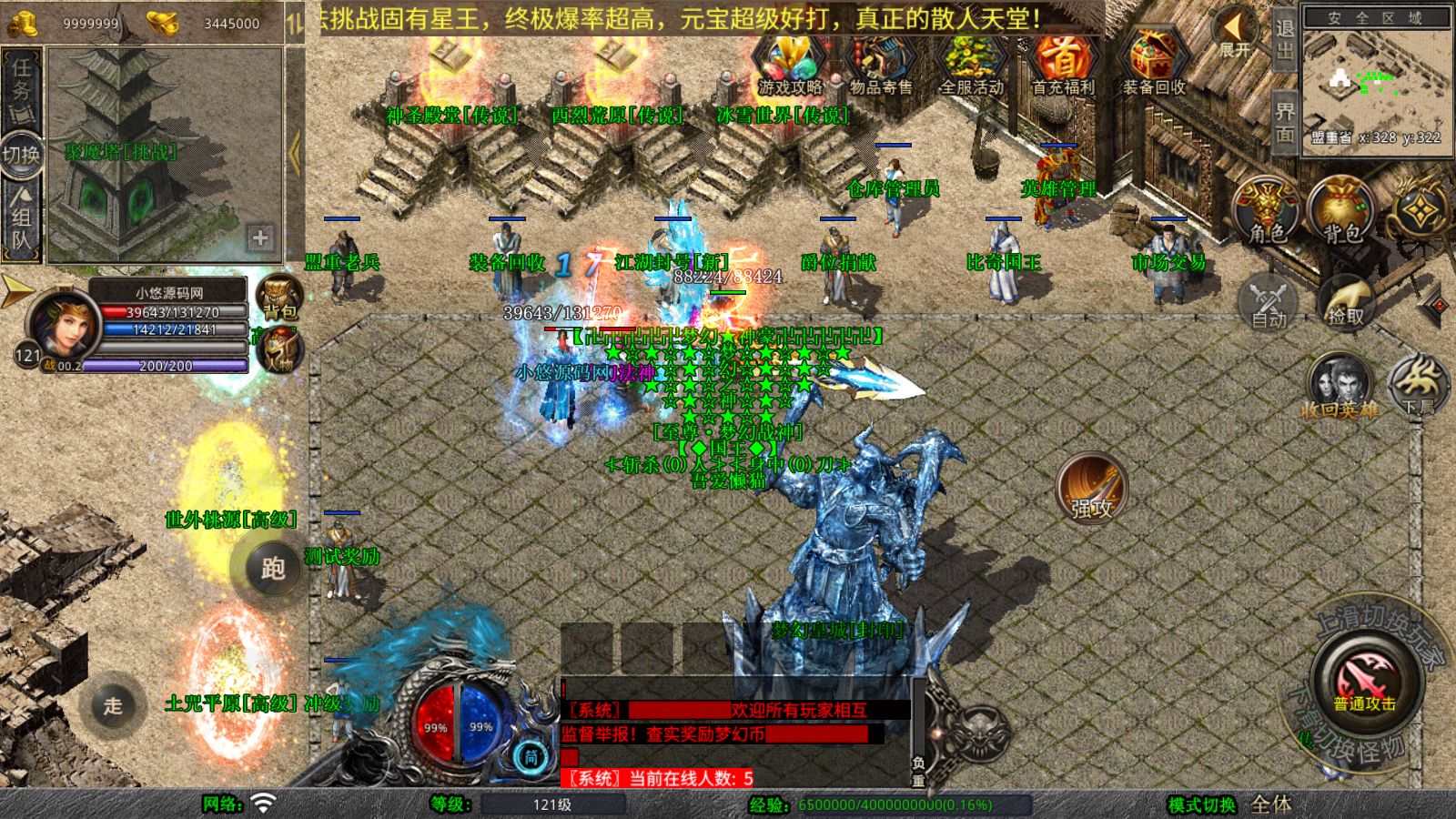This screenshot has height=819, width=1456.
Task: Select the 界面 interface tab
Action: click(1284, 122)
